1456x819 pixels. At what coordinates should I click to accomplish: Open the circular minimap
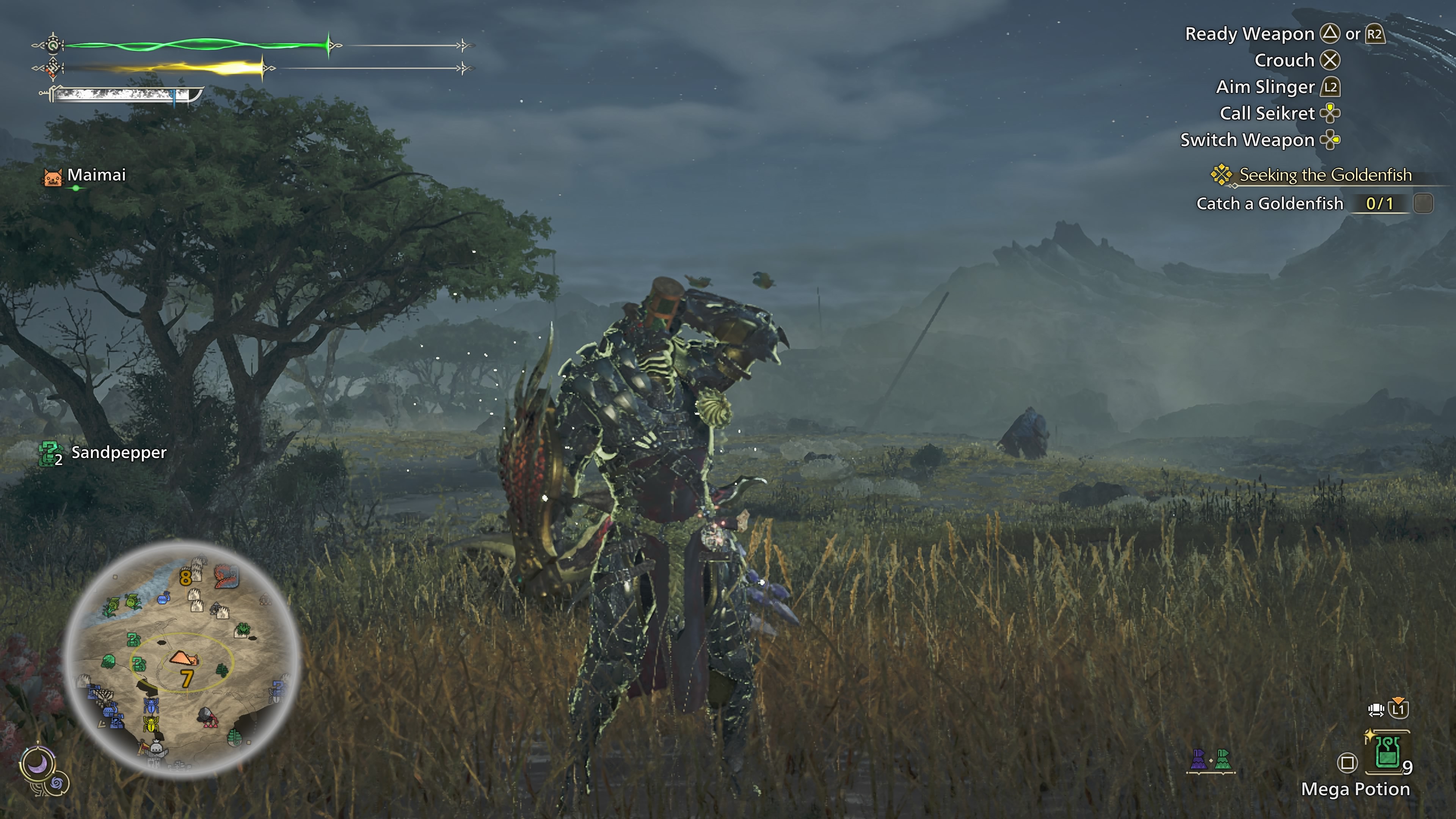(182, 659)
